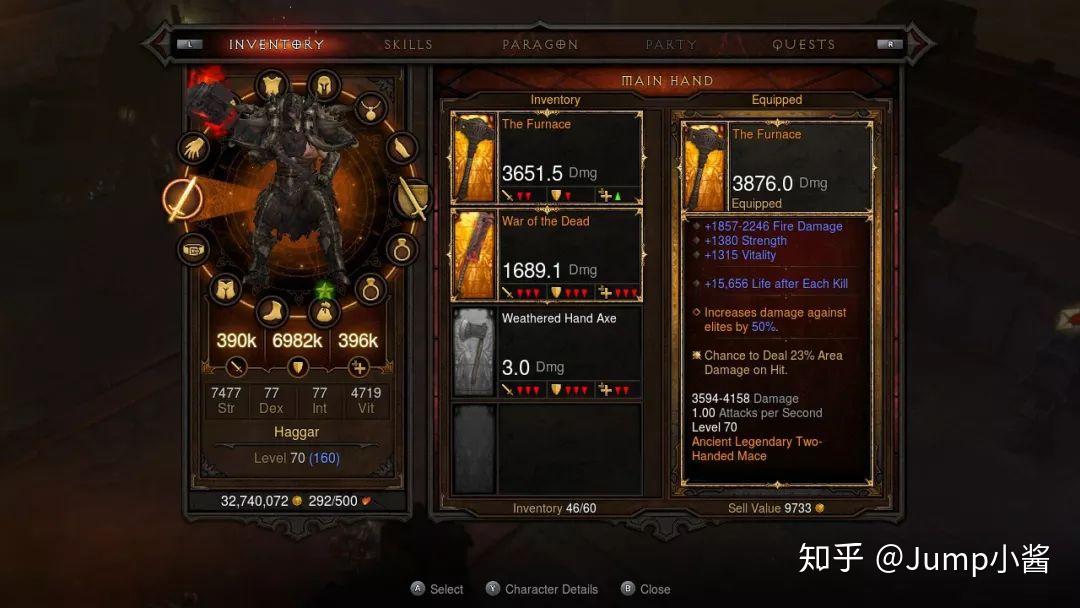Open the amulet equipment slot
This screenshot has width=1080, height=608.
point(371,107)
